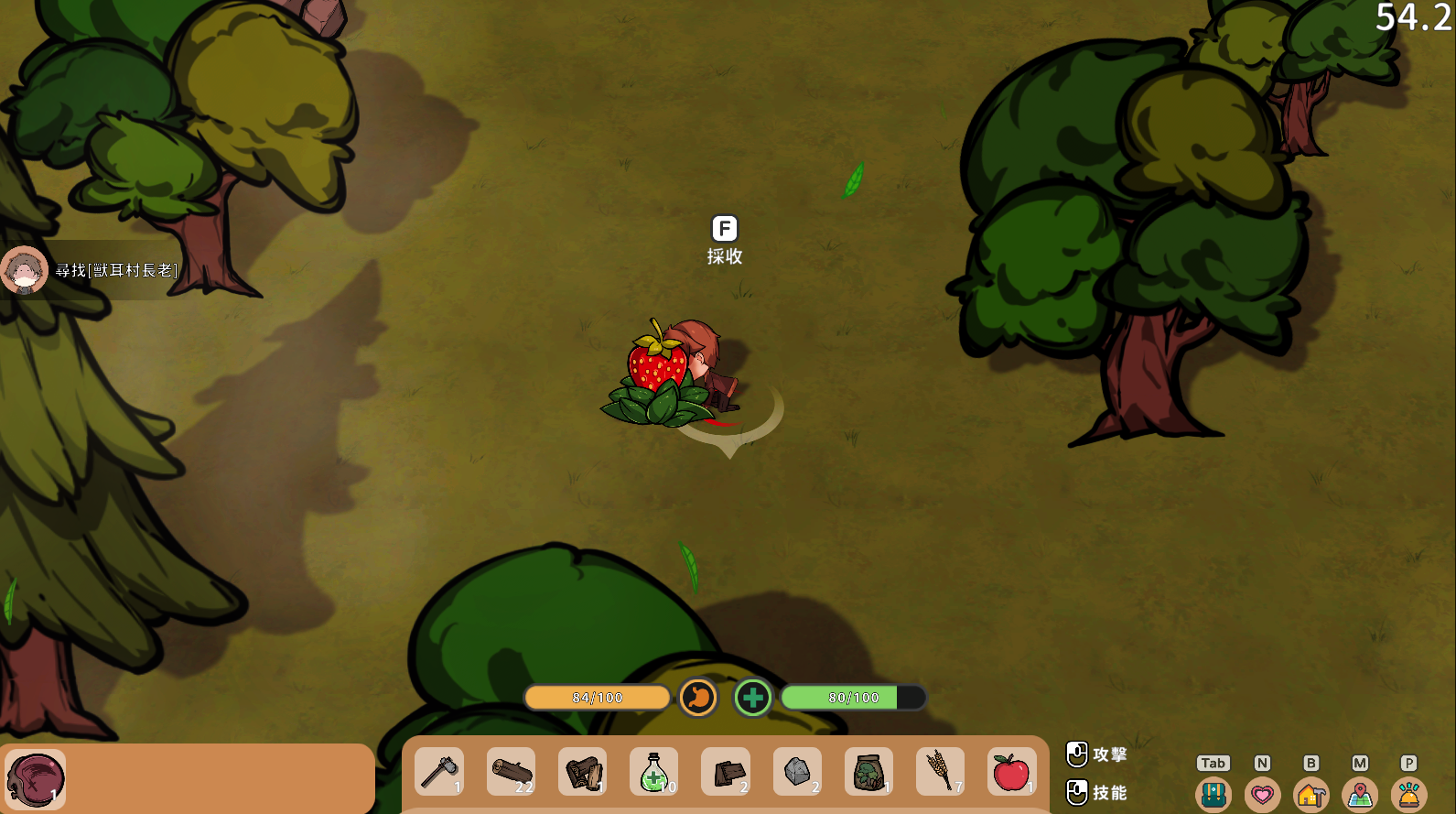Select the red apple slot
The image size is (1456, 814).
click(x=1011, y=772)
